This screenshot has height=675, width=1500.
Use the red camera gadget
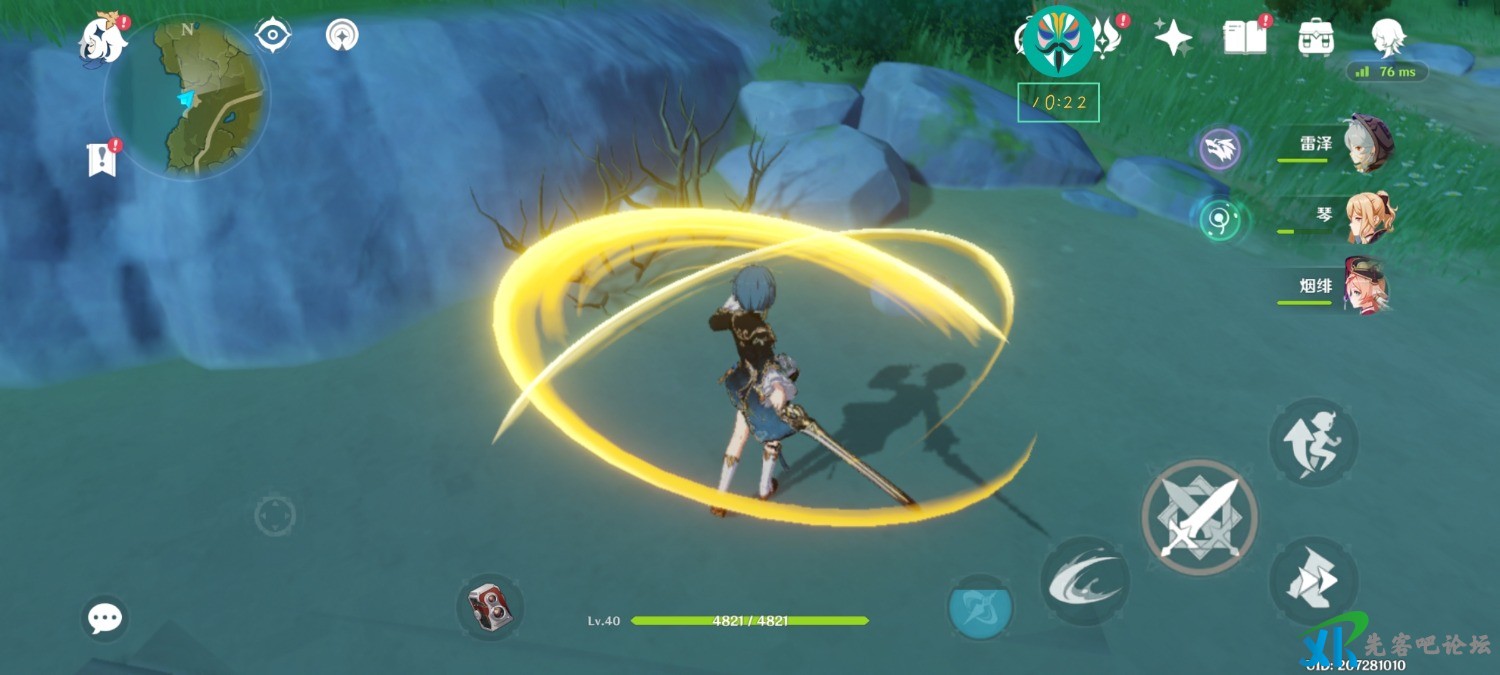coord(490,606)
